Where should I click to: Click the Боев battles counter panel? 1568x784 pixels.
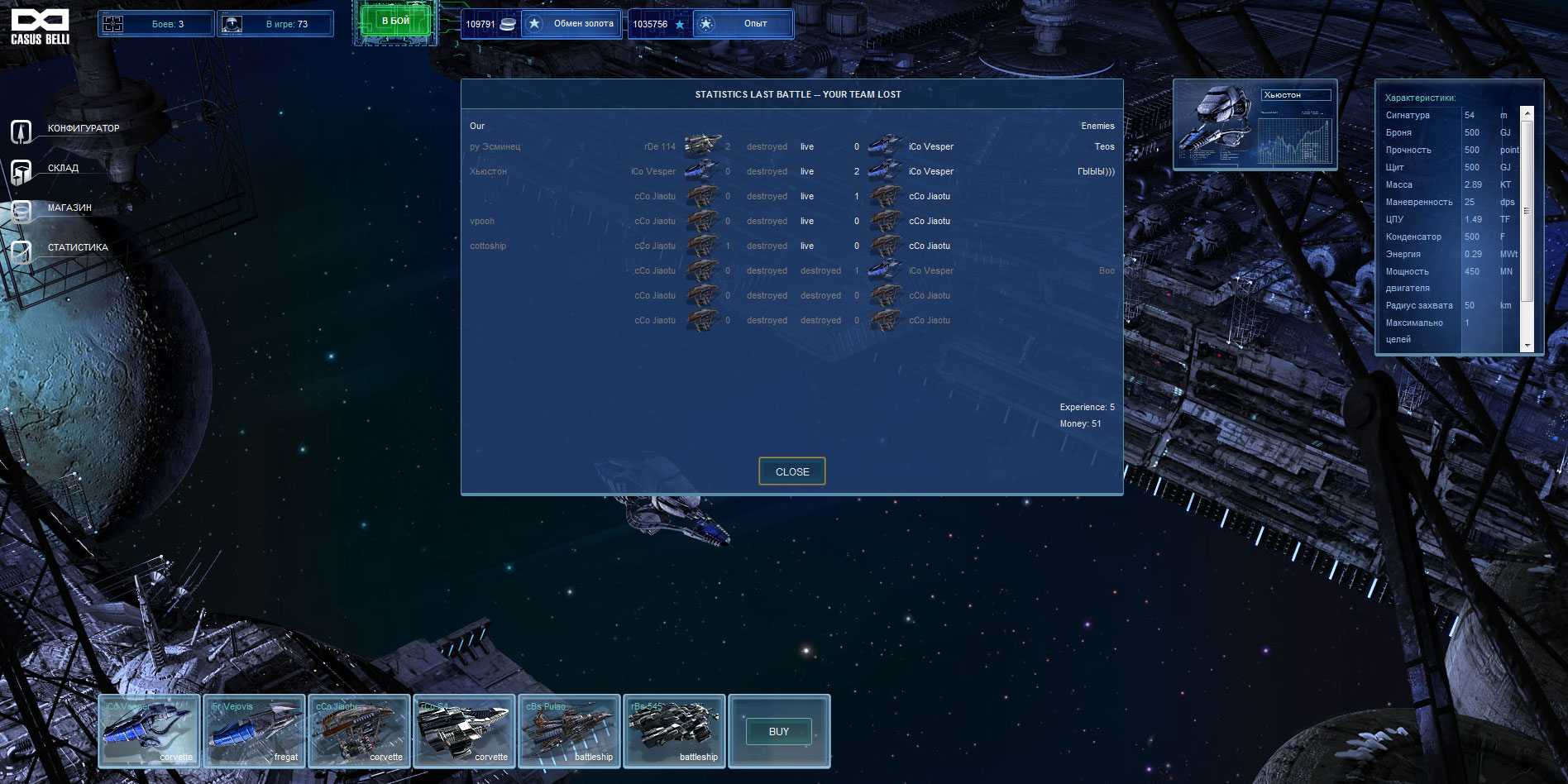point(156,24)
